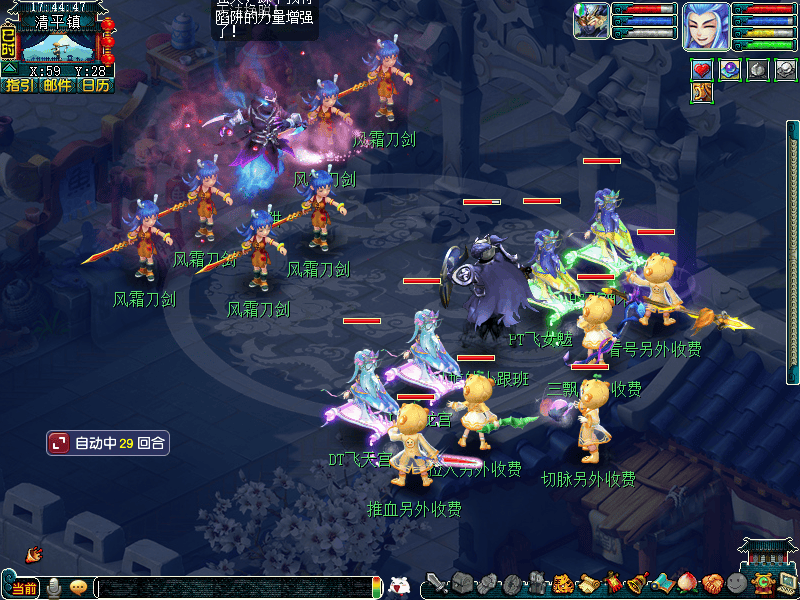Open the treasure chest toolbar icon
800x600 pixels.
pyautogui.click(x=462, y=583)
